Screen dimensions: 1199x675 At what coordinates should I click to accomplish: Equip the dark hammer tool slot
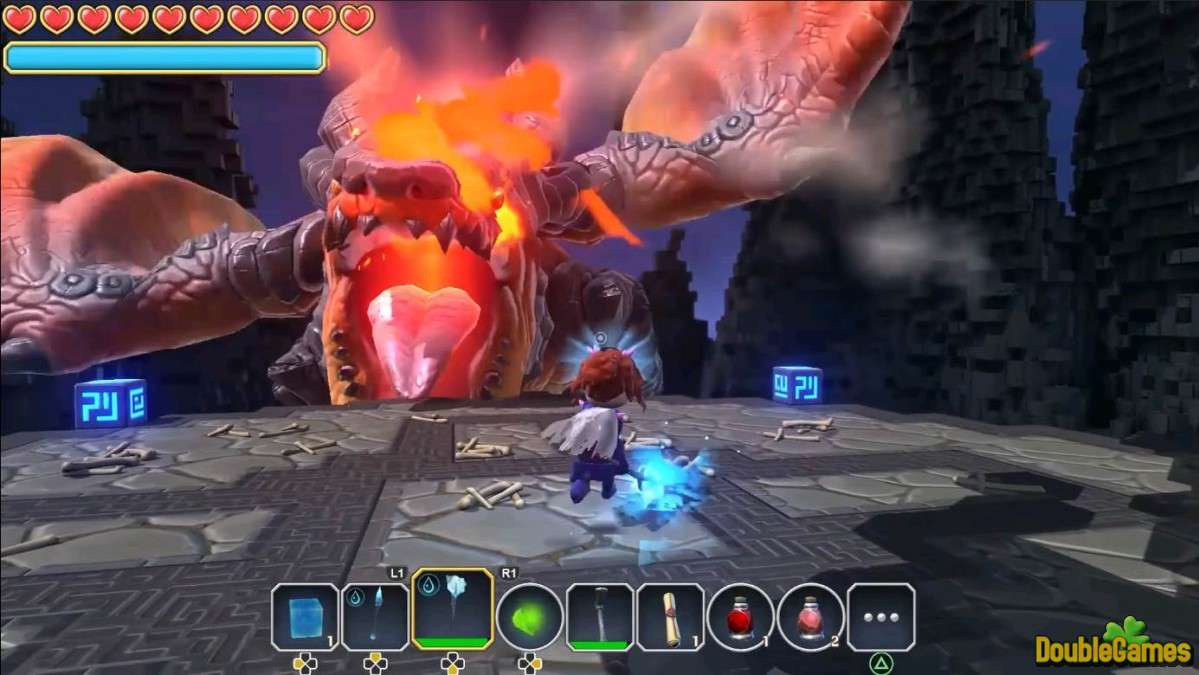point(600,616)
